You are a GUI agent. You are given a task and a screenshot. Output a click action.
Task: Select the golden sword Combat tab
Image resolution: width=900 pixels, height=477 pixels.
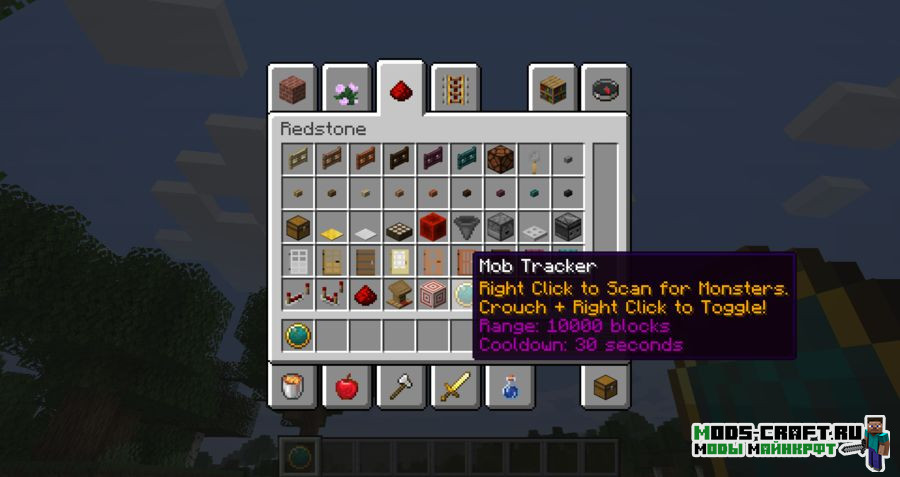(454, 386)
